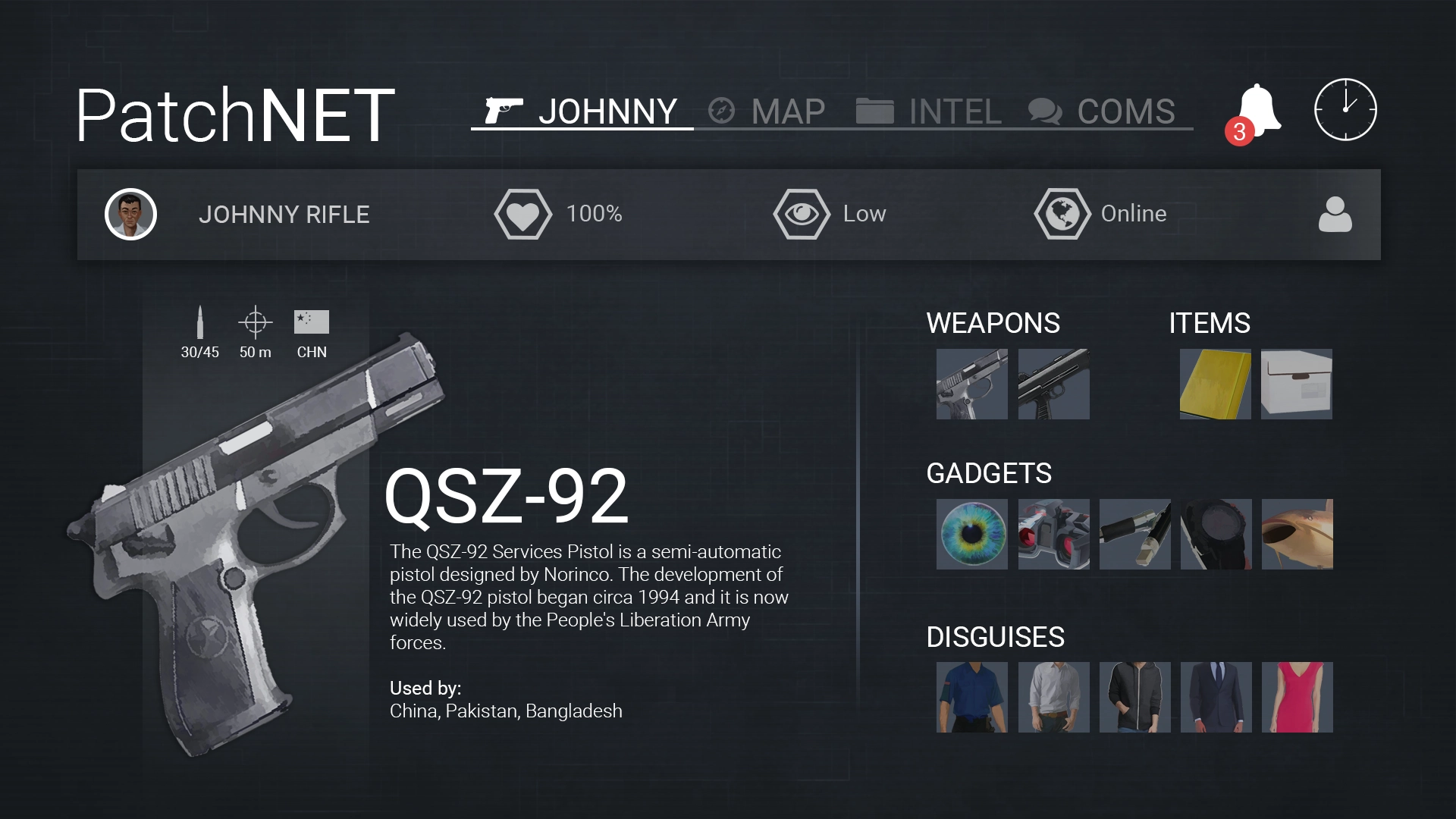Switch to the MAP tab
The image size is (1456, 819).
coord(767,111)
